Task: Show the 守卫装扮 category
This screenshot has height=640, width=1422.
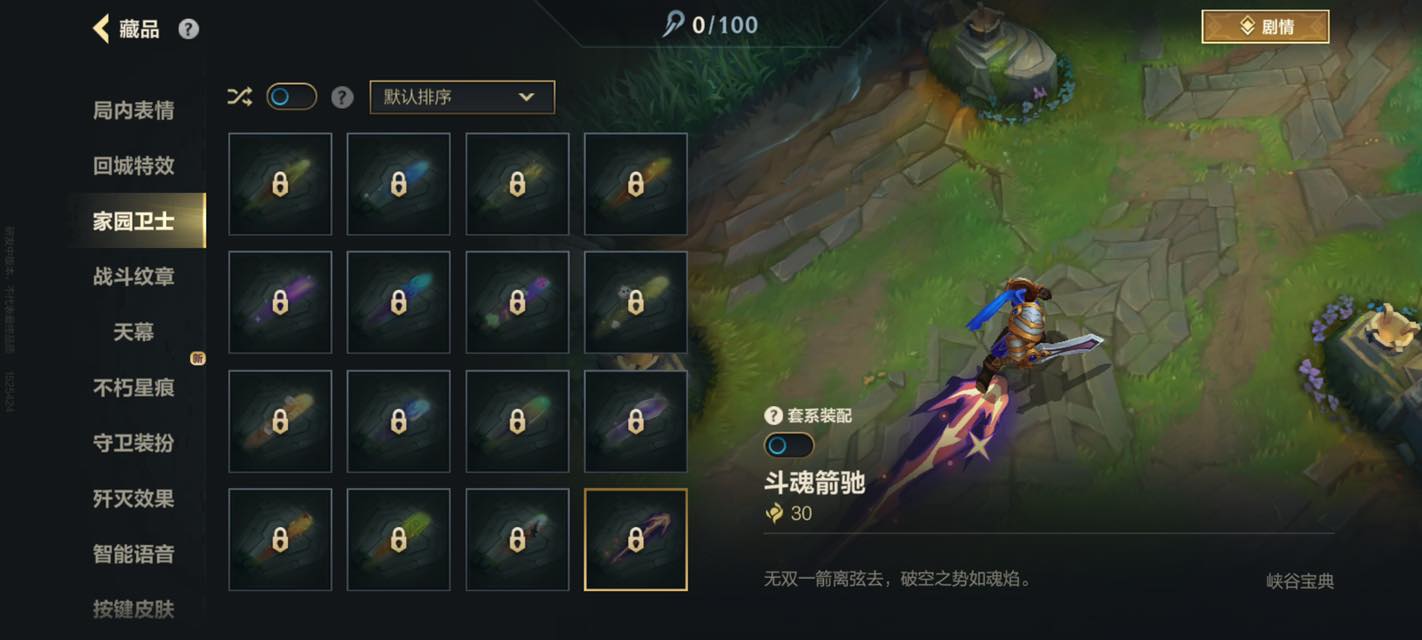Action: [x=134, y=442]
